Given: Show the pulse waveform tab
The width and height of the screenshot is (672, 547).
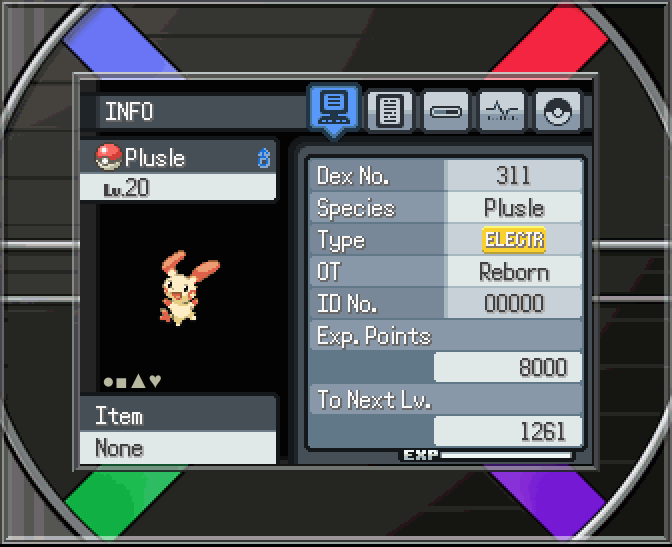Looking at the screenshot, I should tap(501, 111).
